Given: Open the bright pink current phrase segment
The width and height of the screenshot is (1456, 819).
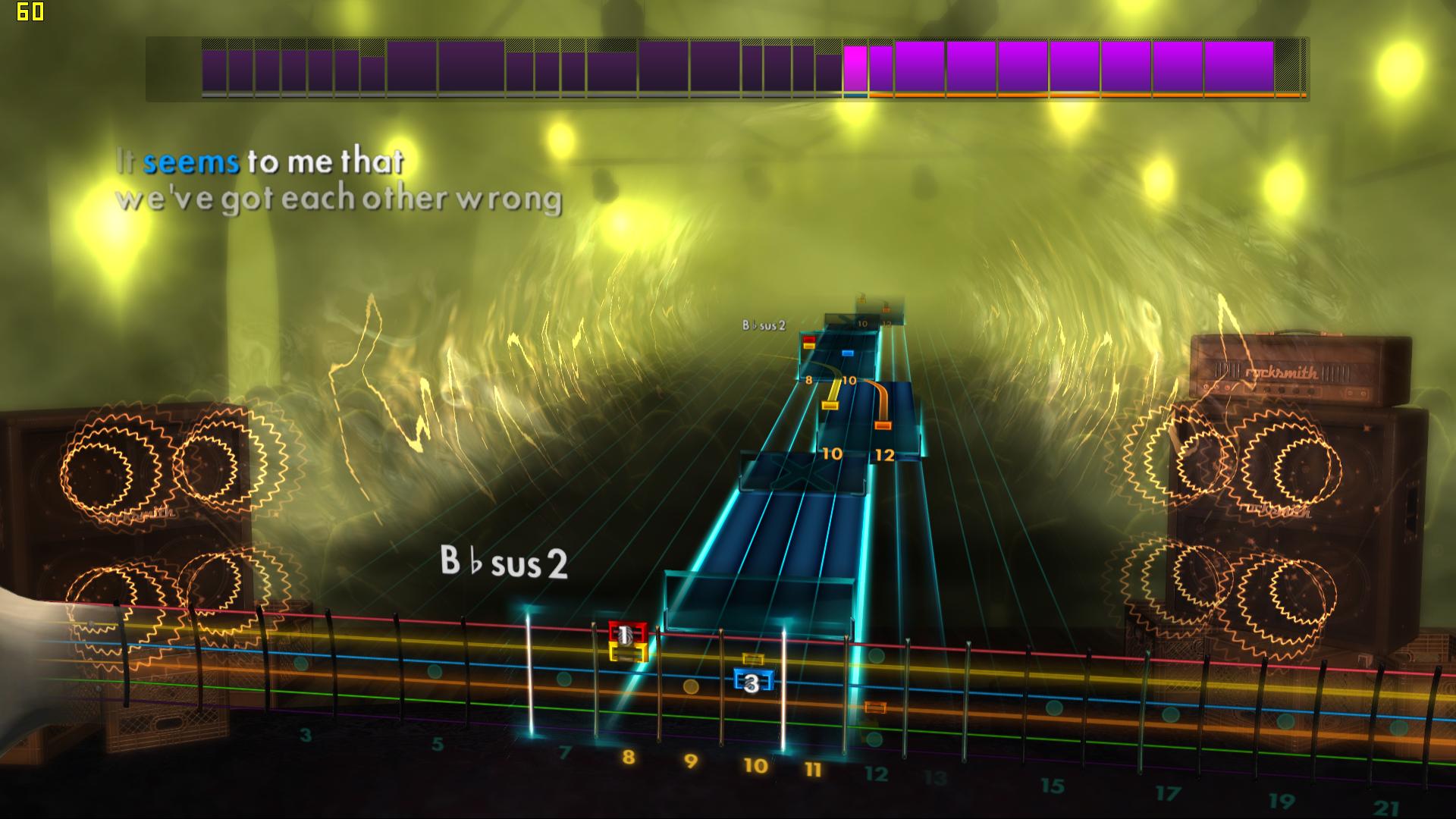Looking at the screenshot, I should [855, 67].
